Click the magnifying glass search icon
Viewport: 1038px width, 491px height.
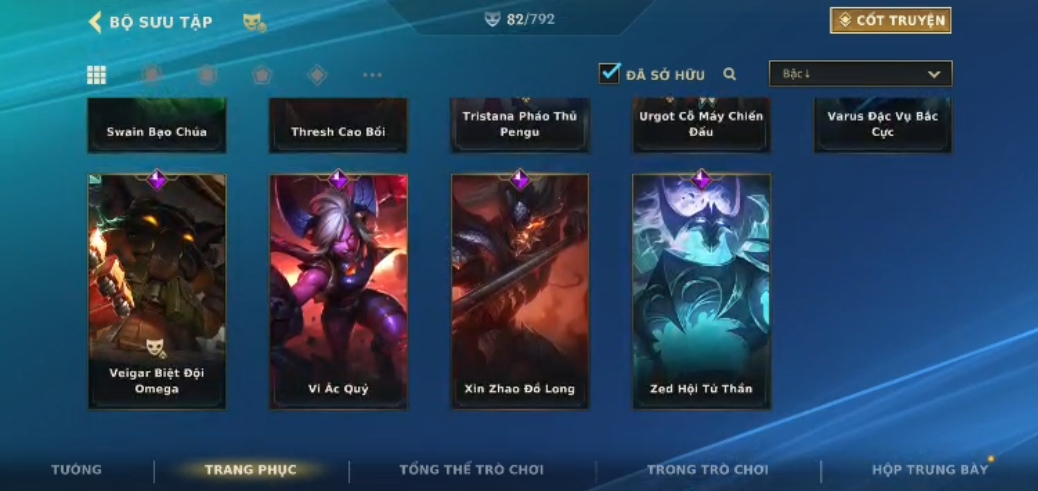tap(730, 74)
